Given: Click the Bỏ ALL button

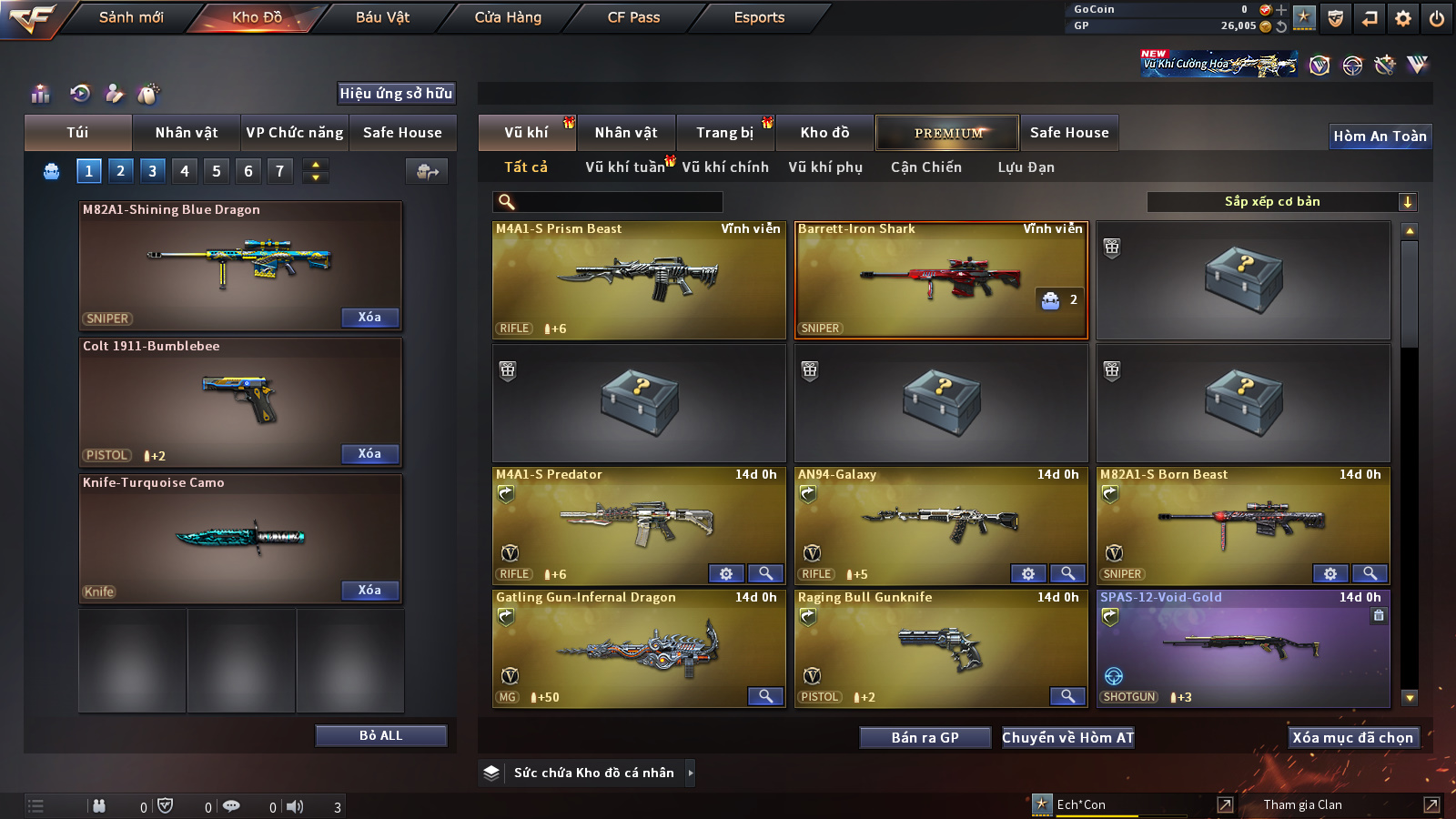Looking at the screenshot, I should point(380,735).
